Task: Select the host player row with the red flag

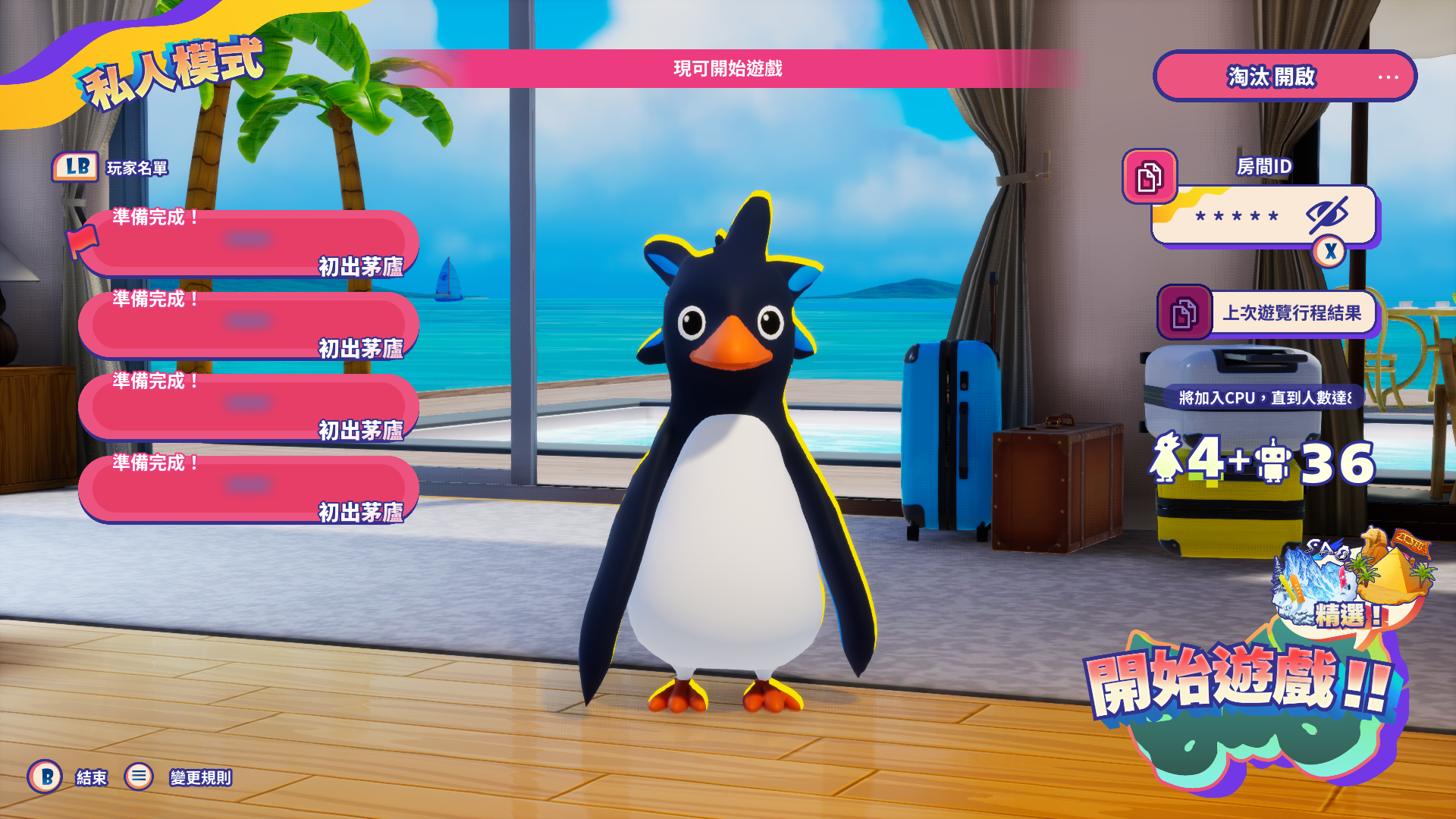Action: tap(249, 242)
